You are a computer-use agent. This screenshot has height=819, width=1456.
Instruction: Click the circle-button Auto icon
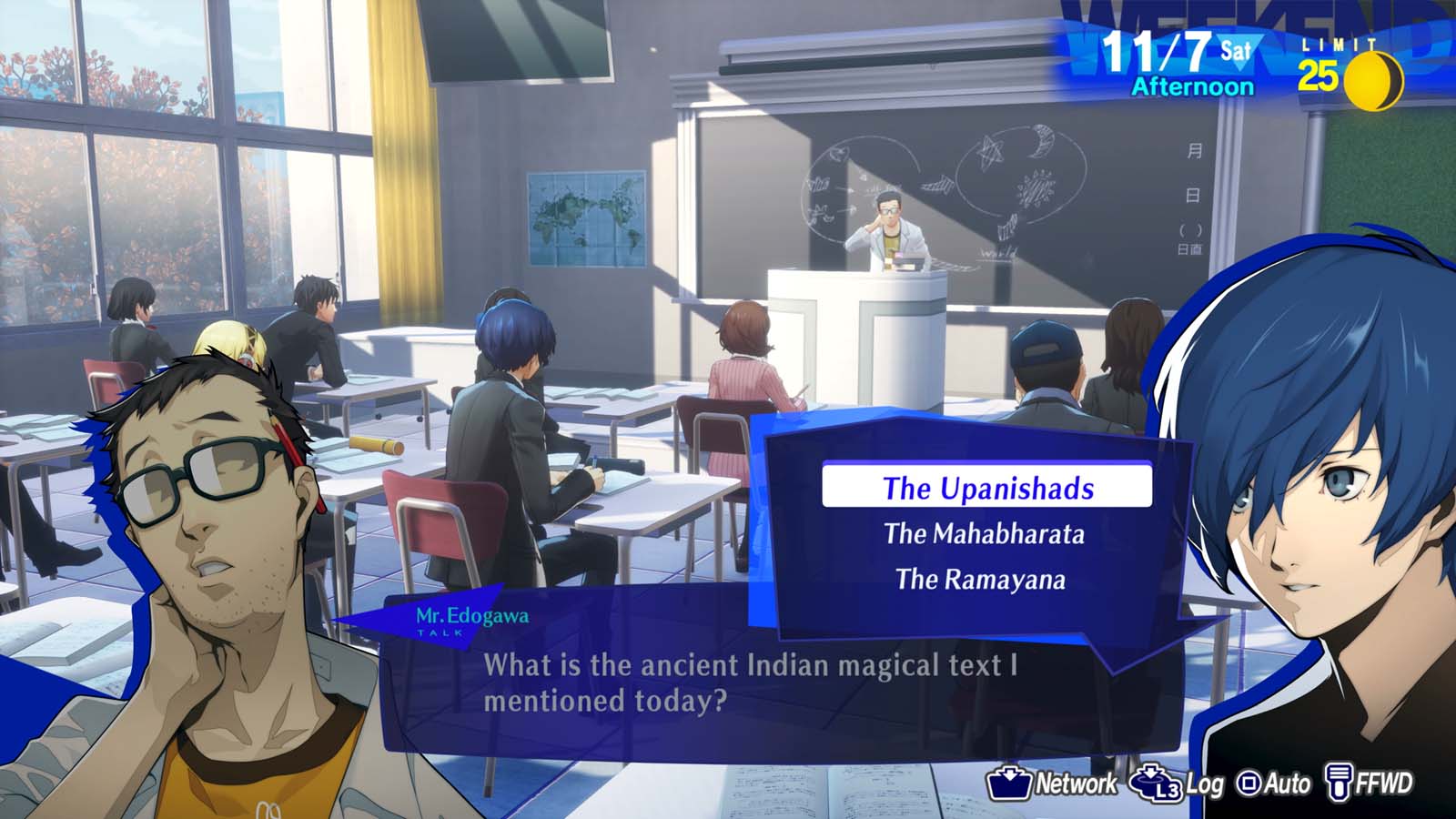[x=1249, y=783]
